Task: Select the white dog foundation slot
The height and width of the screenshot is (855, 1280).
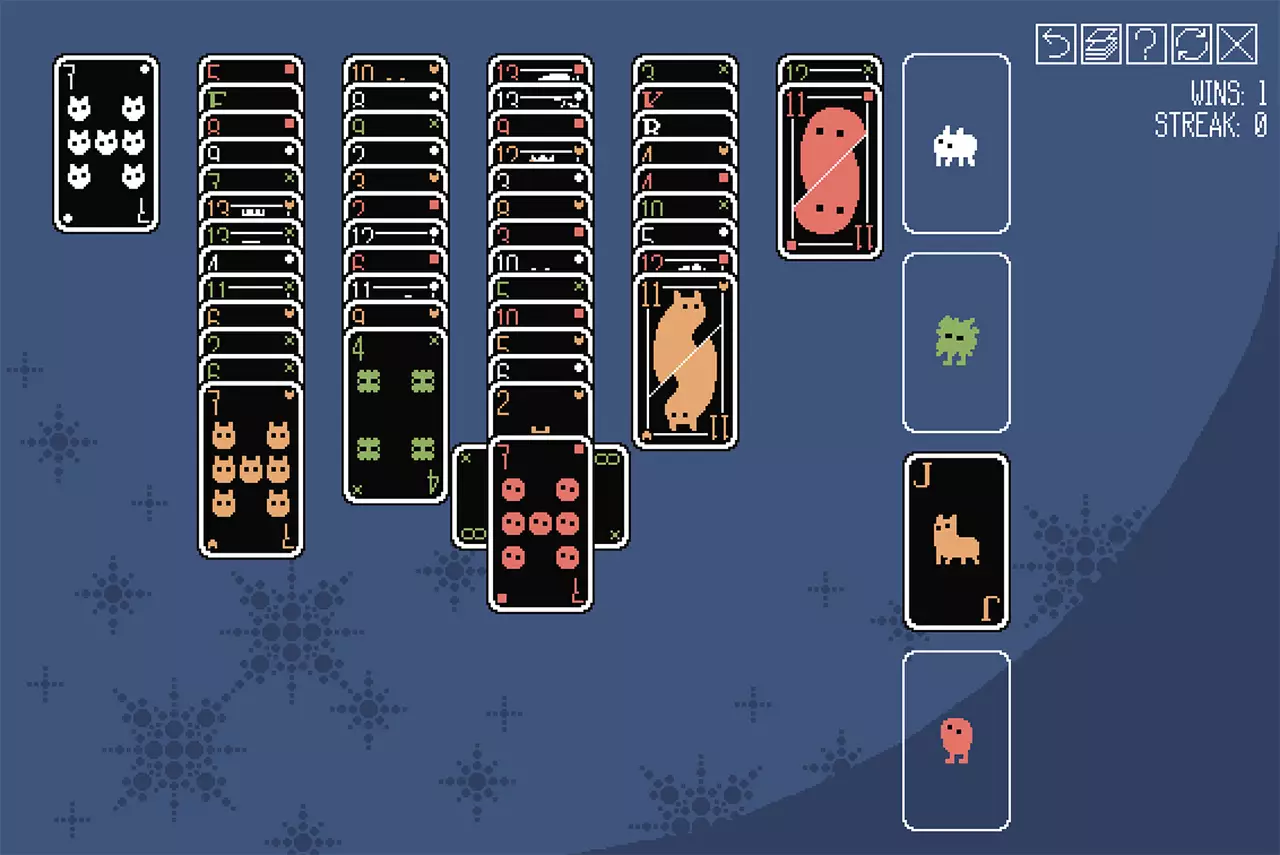Action: 956,145
